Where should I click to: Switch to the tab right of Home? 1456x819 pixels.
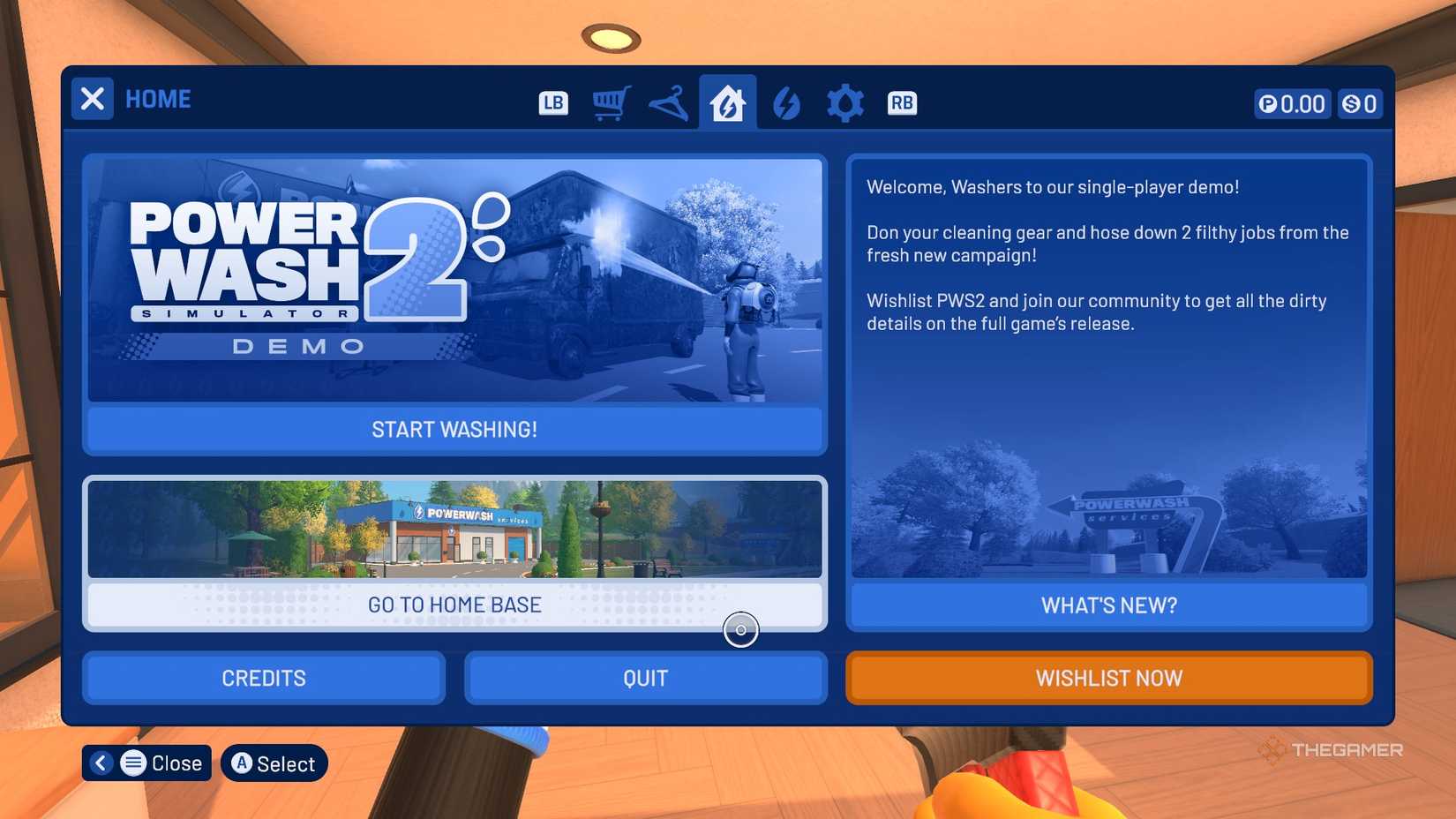click(x=786, y=102)
